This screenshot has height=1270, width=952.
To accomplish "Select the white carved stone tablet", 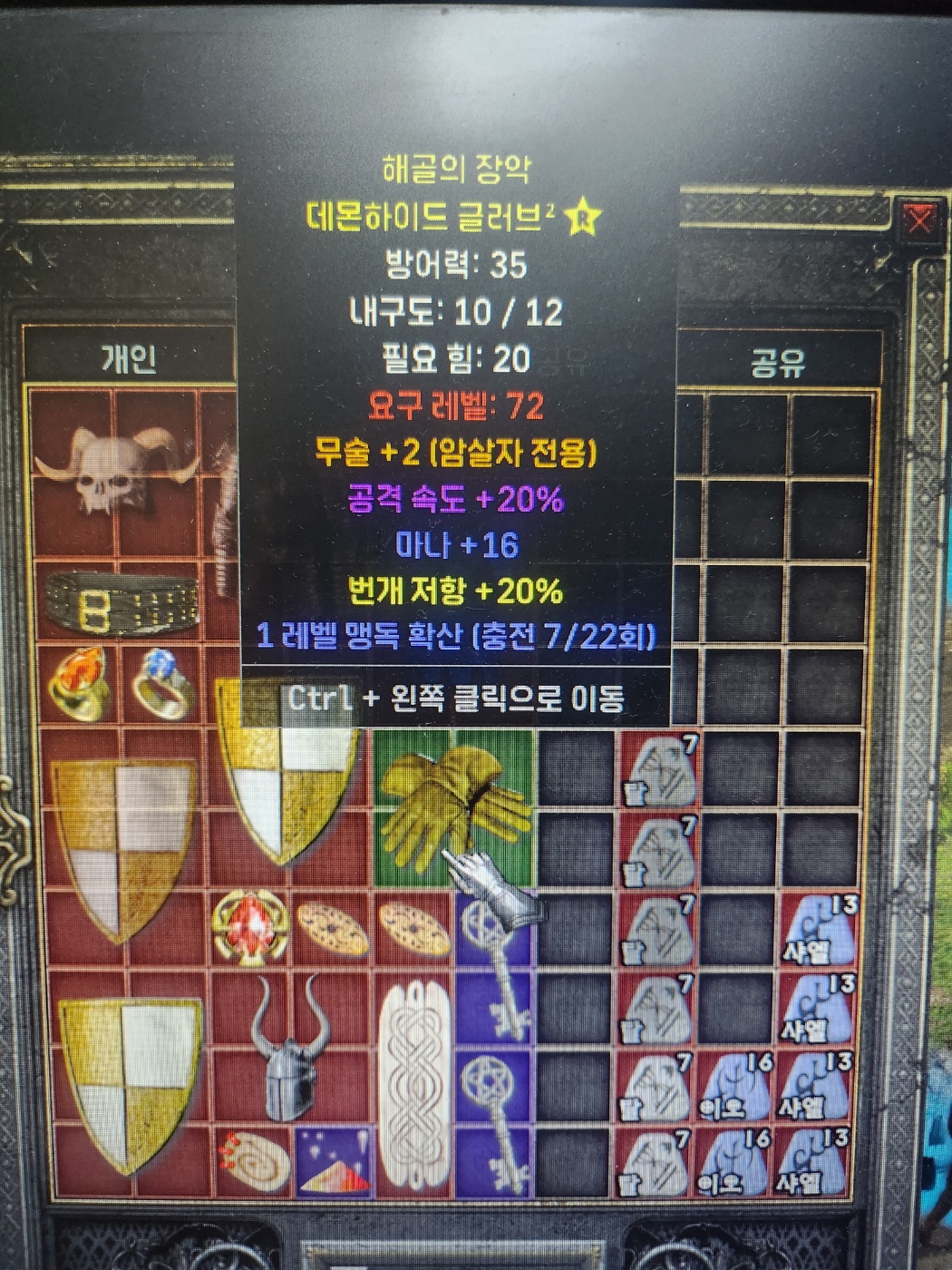I will point(414,1087).
